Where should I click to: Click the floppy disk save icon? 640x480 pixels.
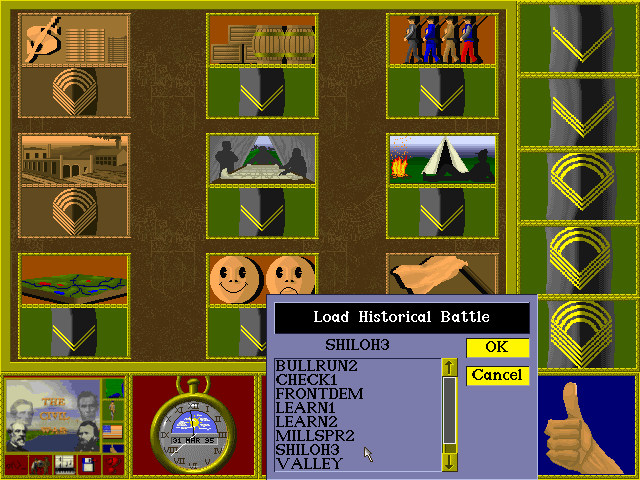(87, 465)
